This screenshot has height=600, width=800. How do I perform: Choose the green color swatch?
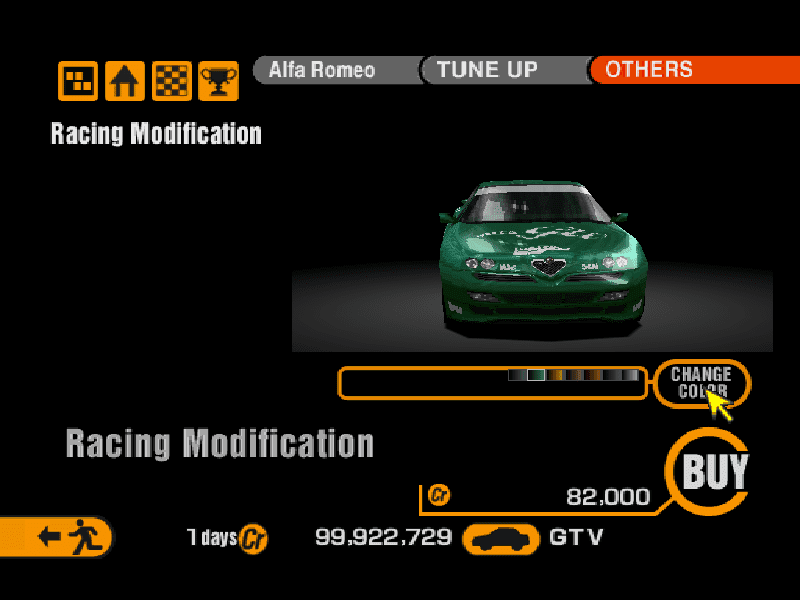click(536, 376)
